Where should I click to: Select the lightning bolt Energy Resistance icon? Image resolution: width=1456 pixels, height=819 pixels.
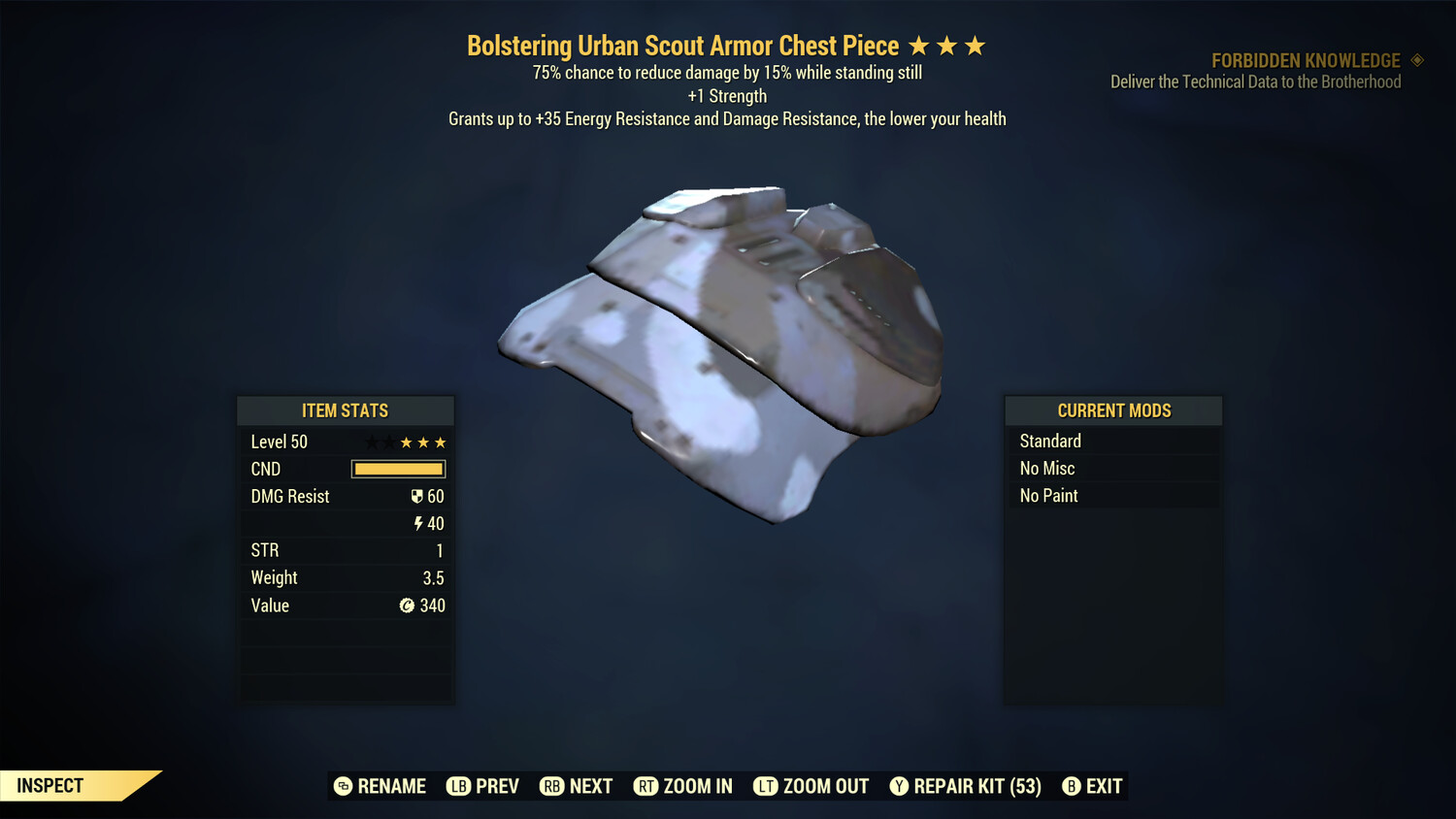pos(418,523)
